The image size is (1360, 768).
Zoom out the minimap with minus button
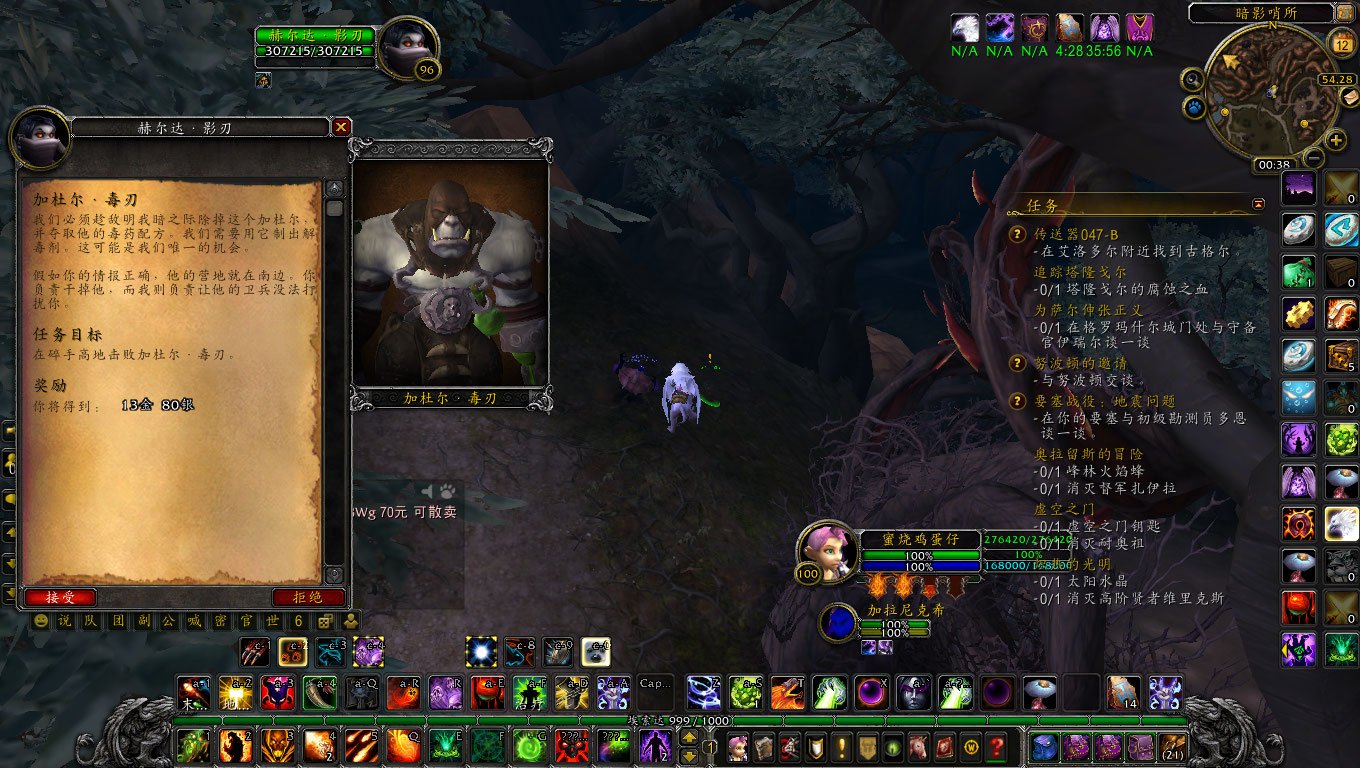[1313, 158]
